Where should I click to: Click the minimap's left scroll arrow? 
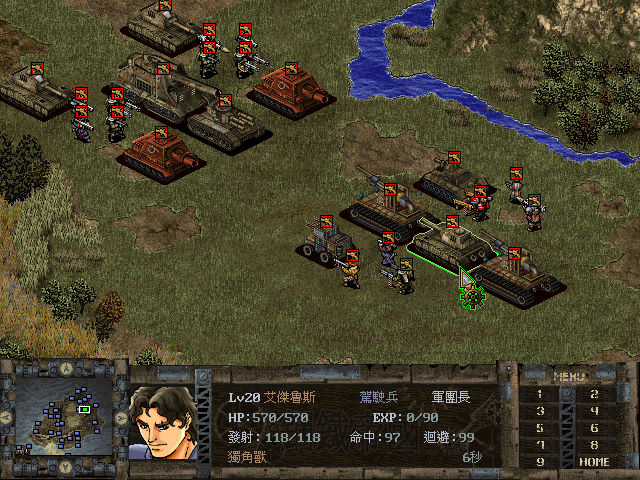click(7, 416)
